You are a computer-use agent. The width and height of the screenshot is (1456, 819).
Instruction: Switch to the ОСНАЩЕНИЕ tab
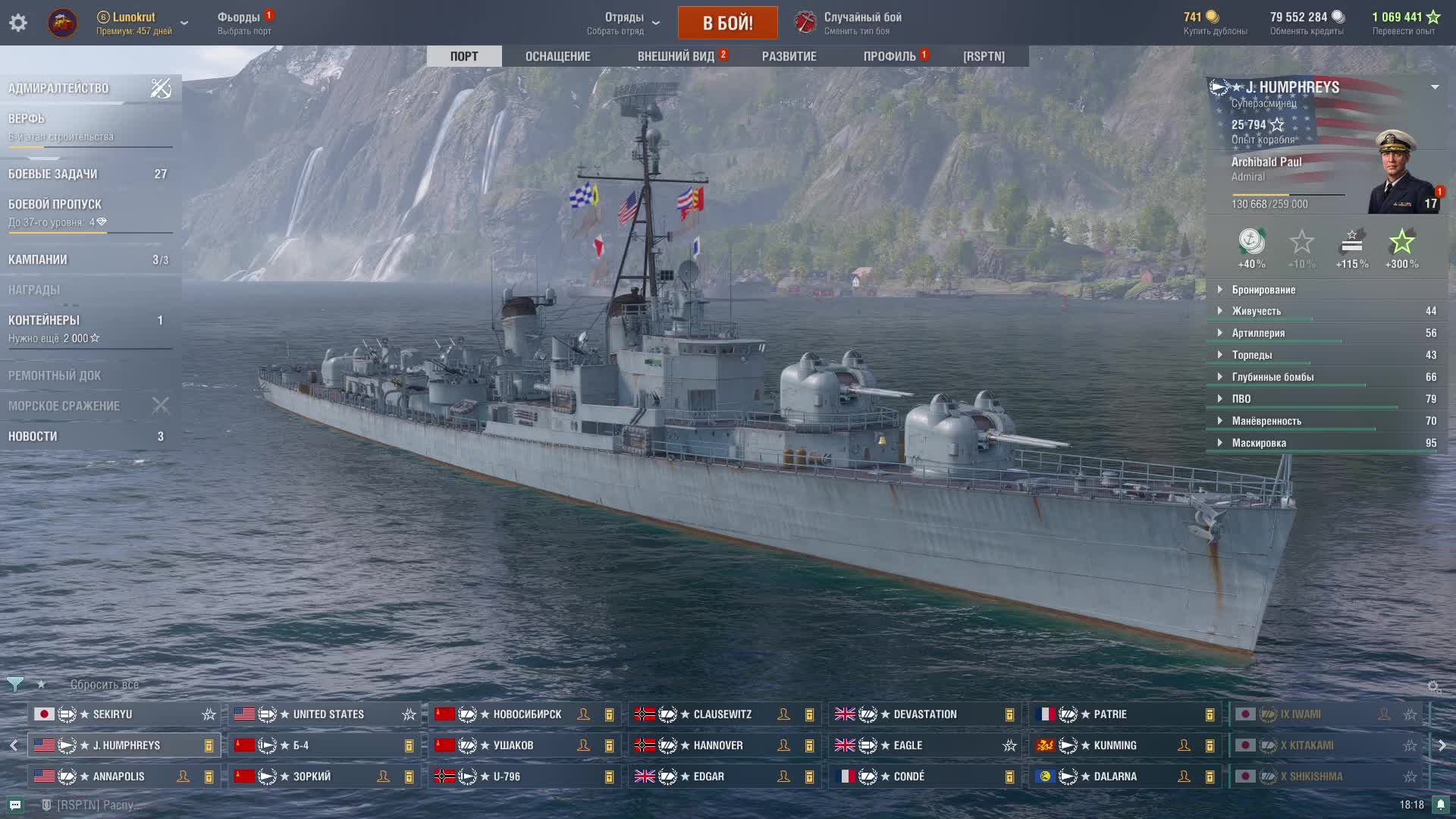click(x=557, y=56)
